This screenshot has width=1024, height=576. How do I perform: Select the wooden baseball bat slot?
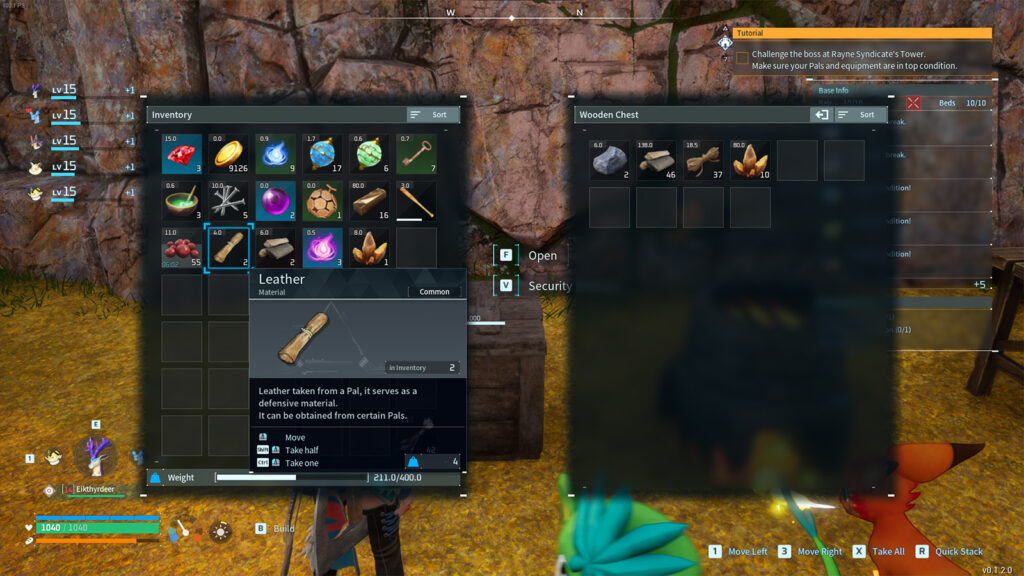pyautogui.click(x=416, y=201)
